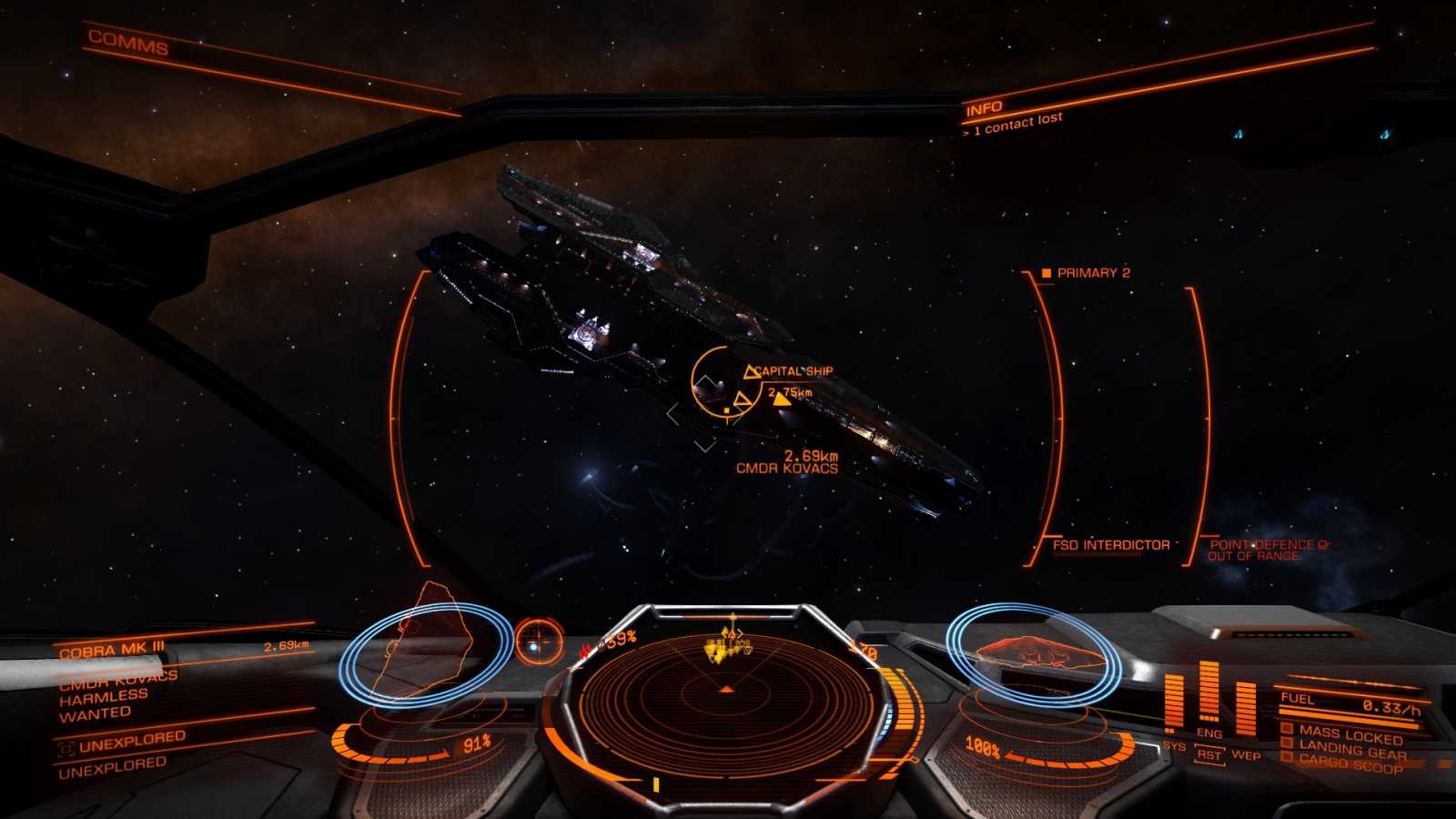The image size is (1456, 819).
Task: Click the WEP power distributor column
Action: [1245, 707]
